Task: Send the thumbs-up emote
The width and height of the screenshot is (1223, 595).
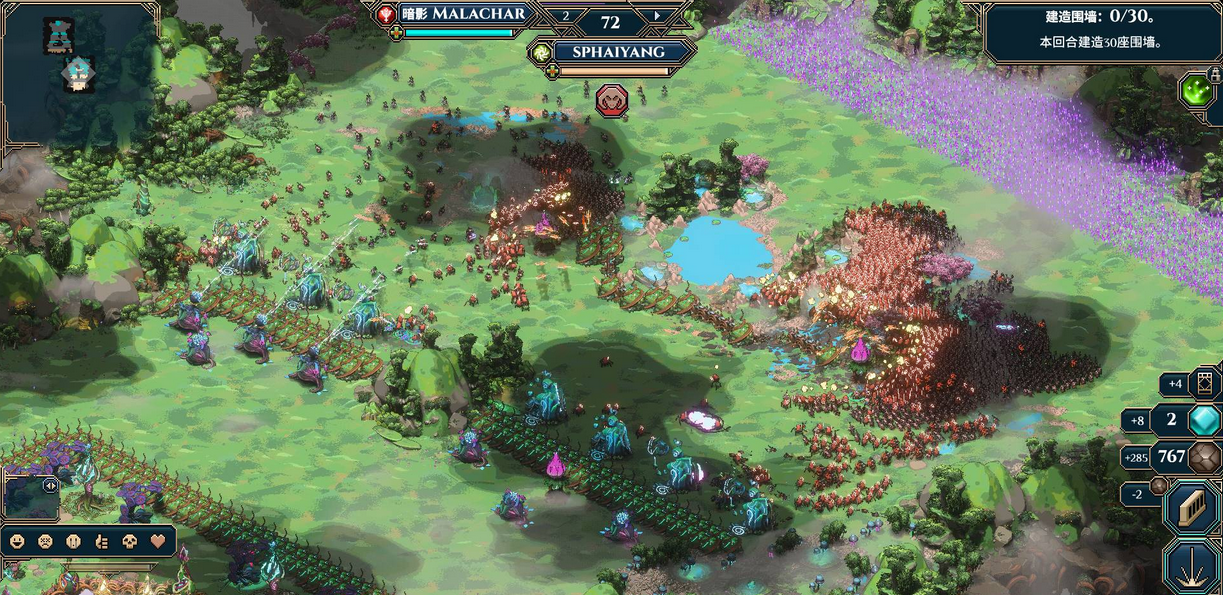Action: click(x=101, y=541)
